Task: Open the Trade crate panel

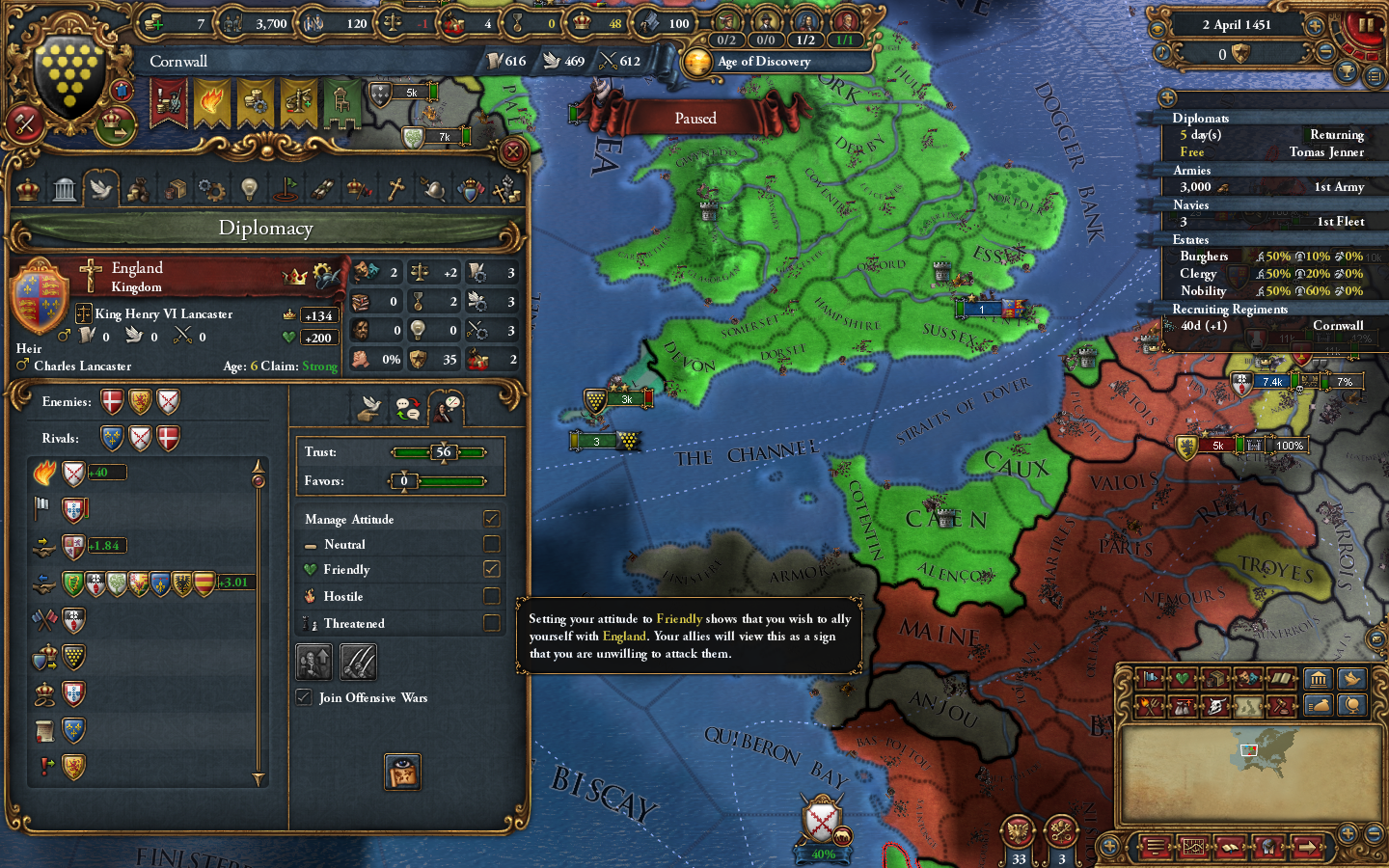Action: (176, 188)
